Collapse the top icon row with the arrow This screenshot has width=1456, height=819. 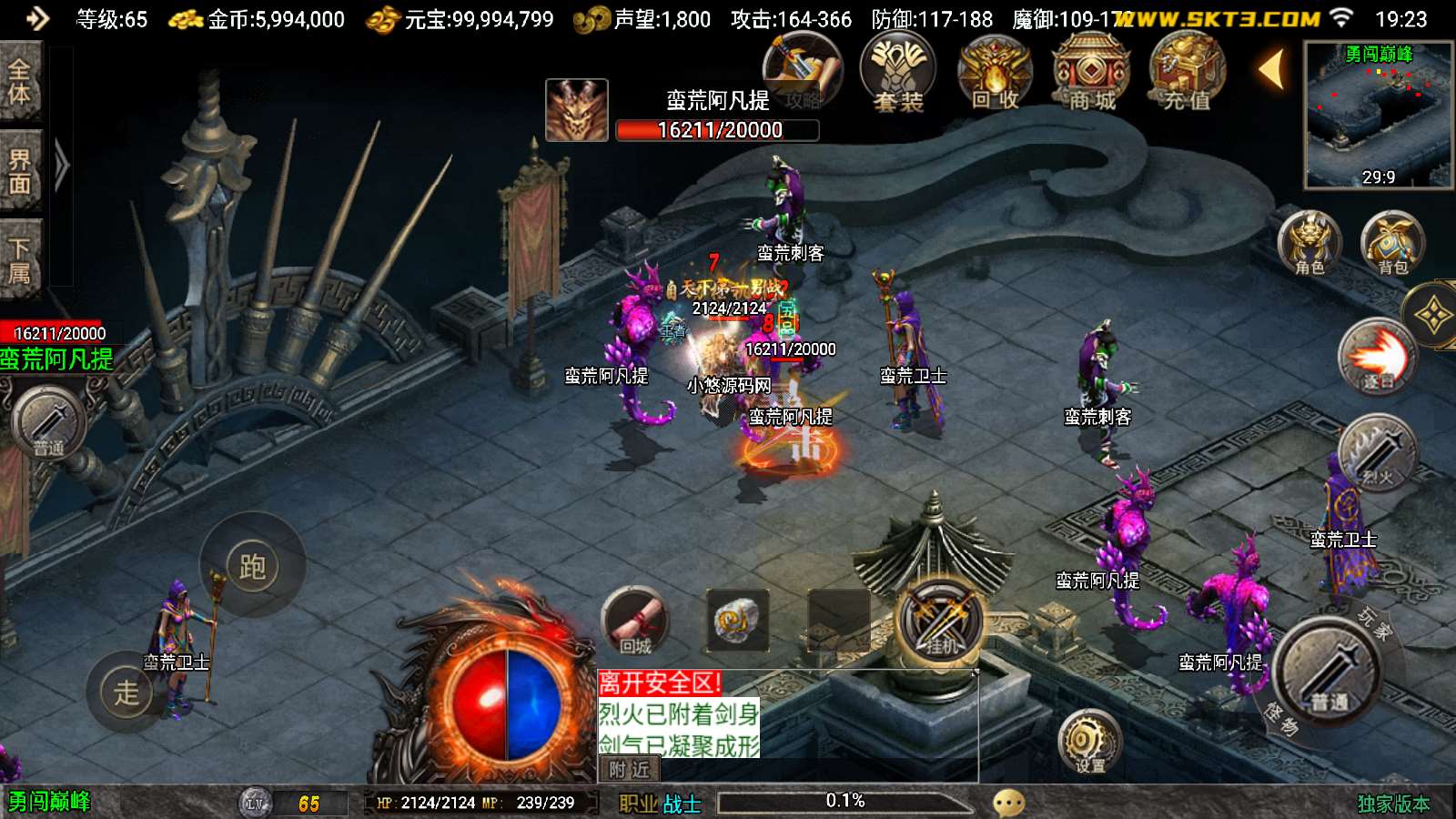(1271, 69)
